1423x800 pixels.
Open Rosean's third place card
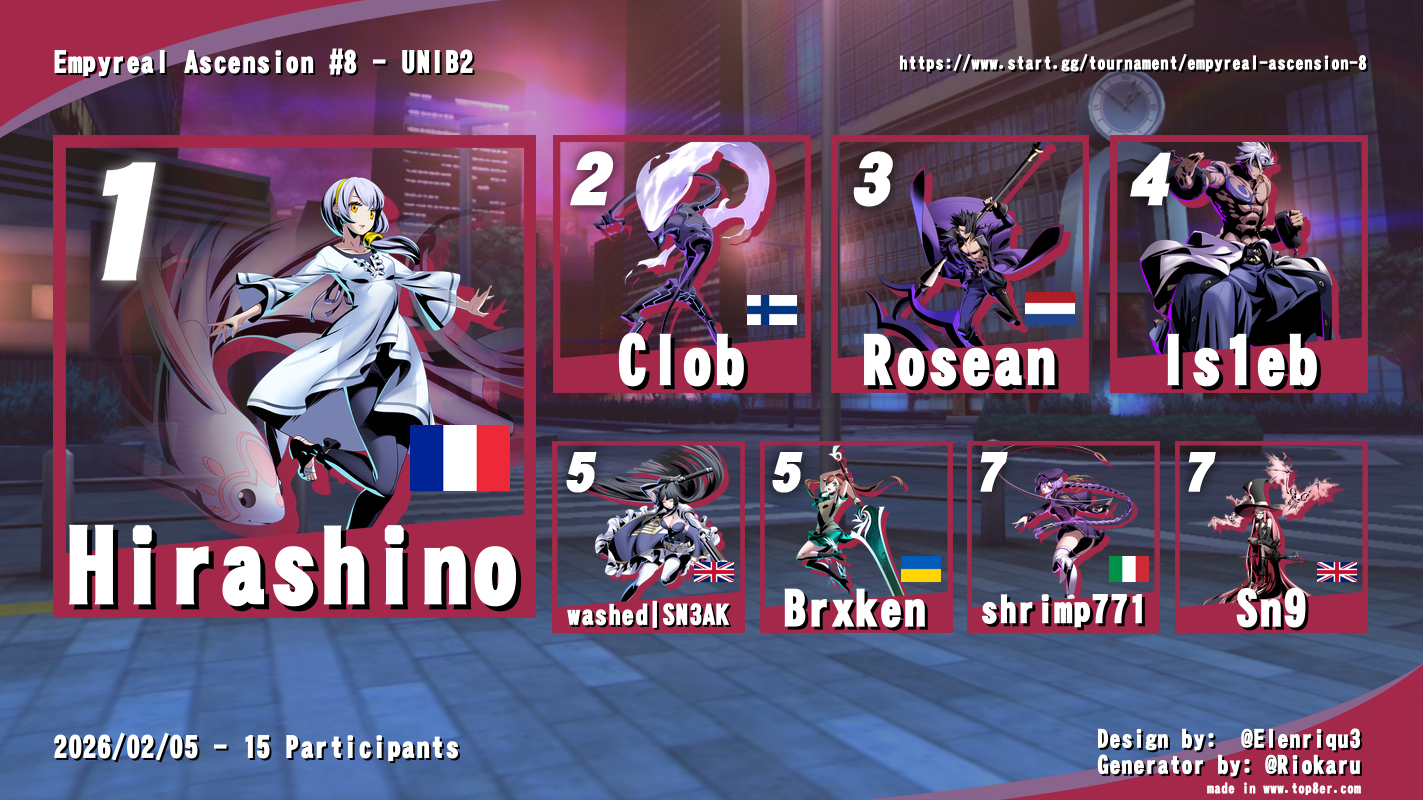coord(960,265)
